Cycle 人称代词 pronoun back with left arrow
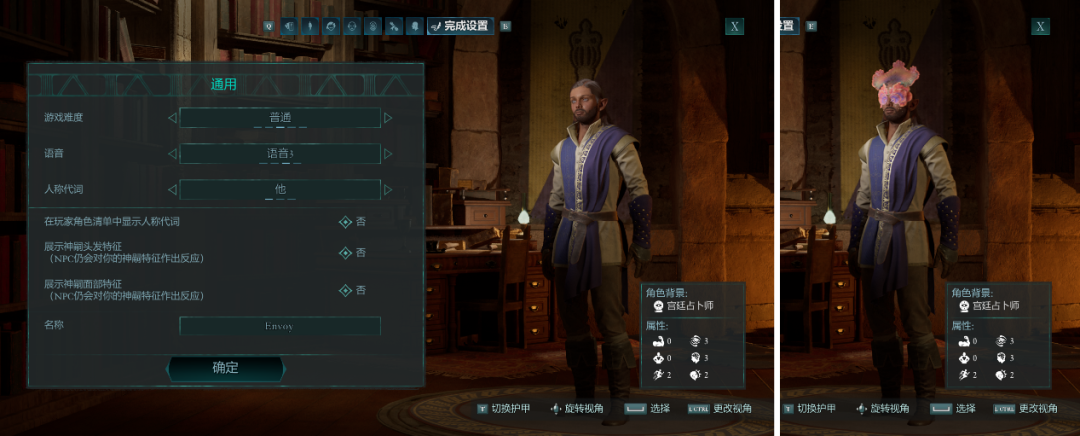This screenshot has height=436, width=1080. (172, 189)
